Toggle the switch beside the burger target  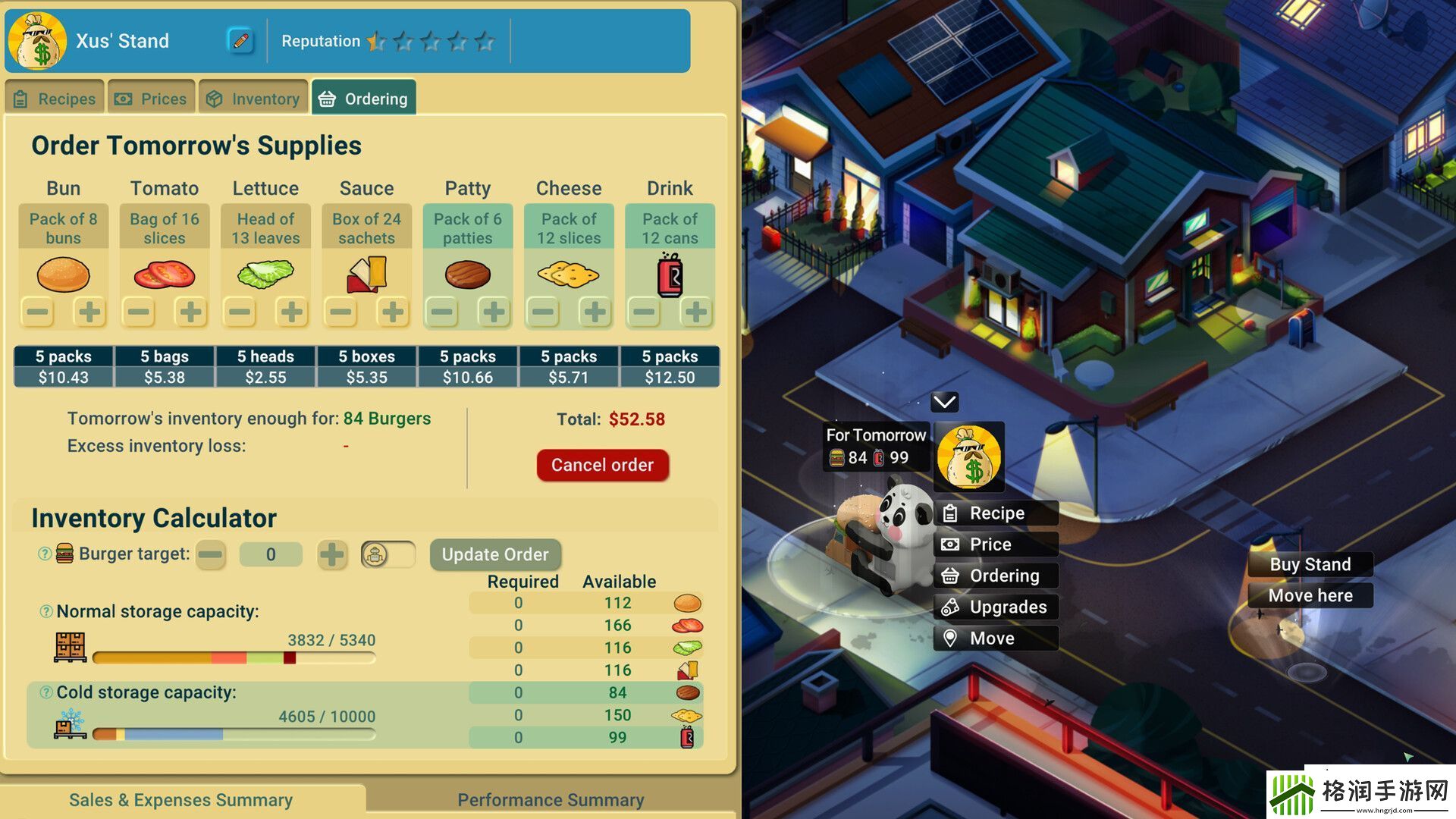[388, 554]
